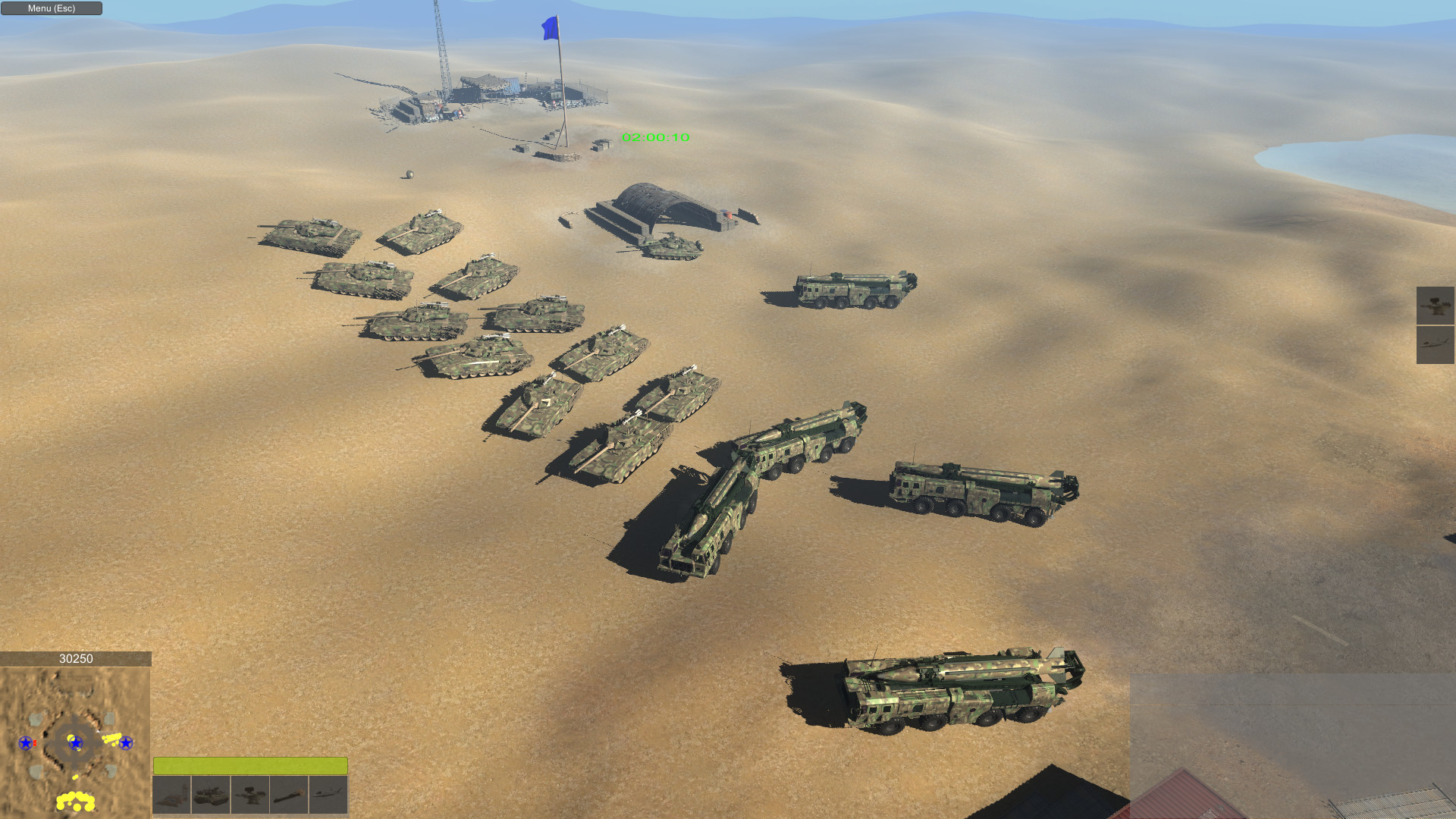This screenshot has width=1456, height=819.
Task: Open the Menu (Esc) button
Action: tap(51, 8)
